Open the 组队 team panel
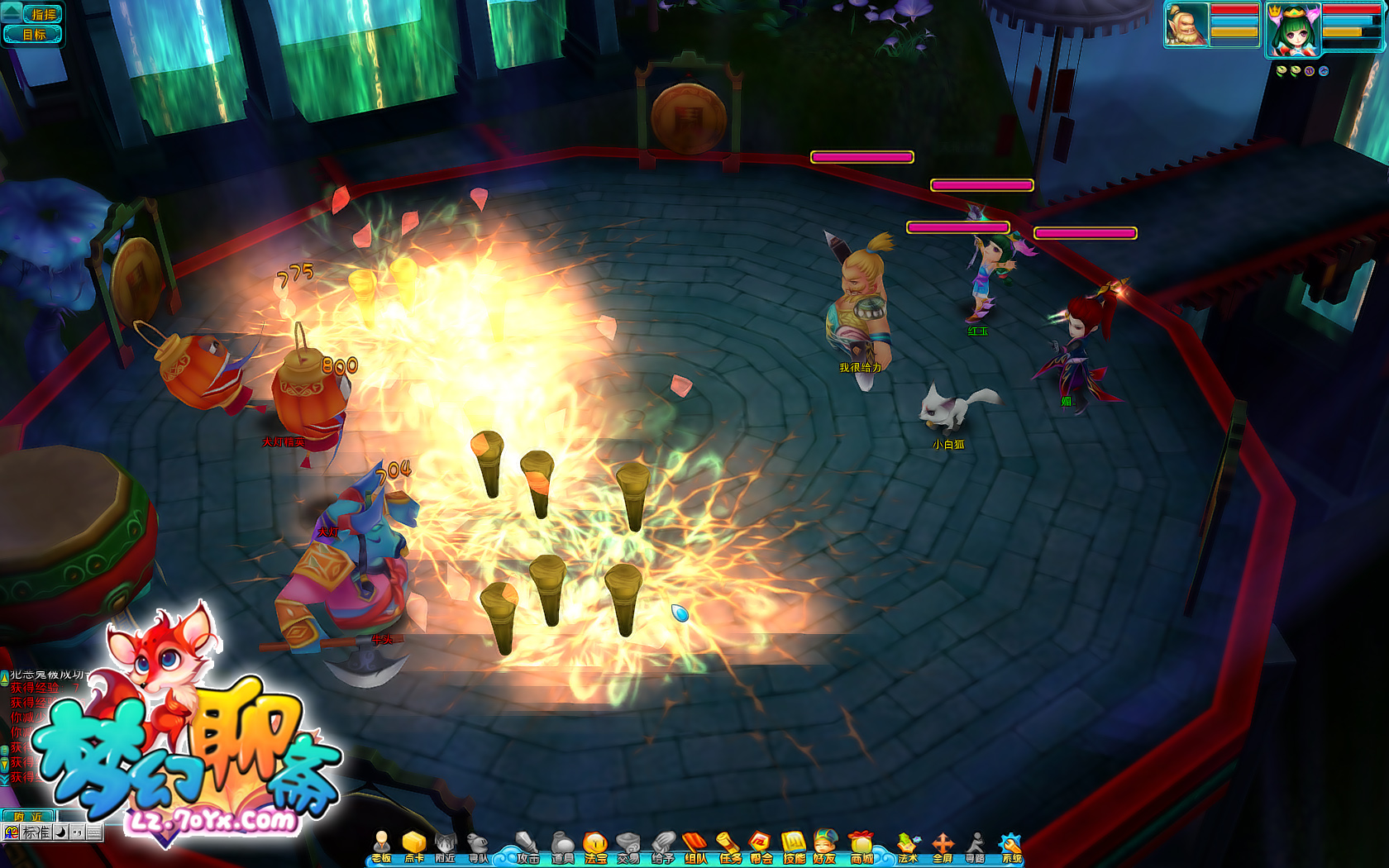Image resolution: width=1389 pixels, height=868 pixels. pos(696,847)
